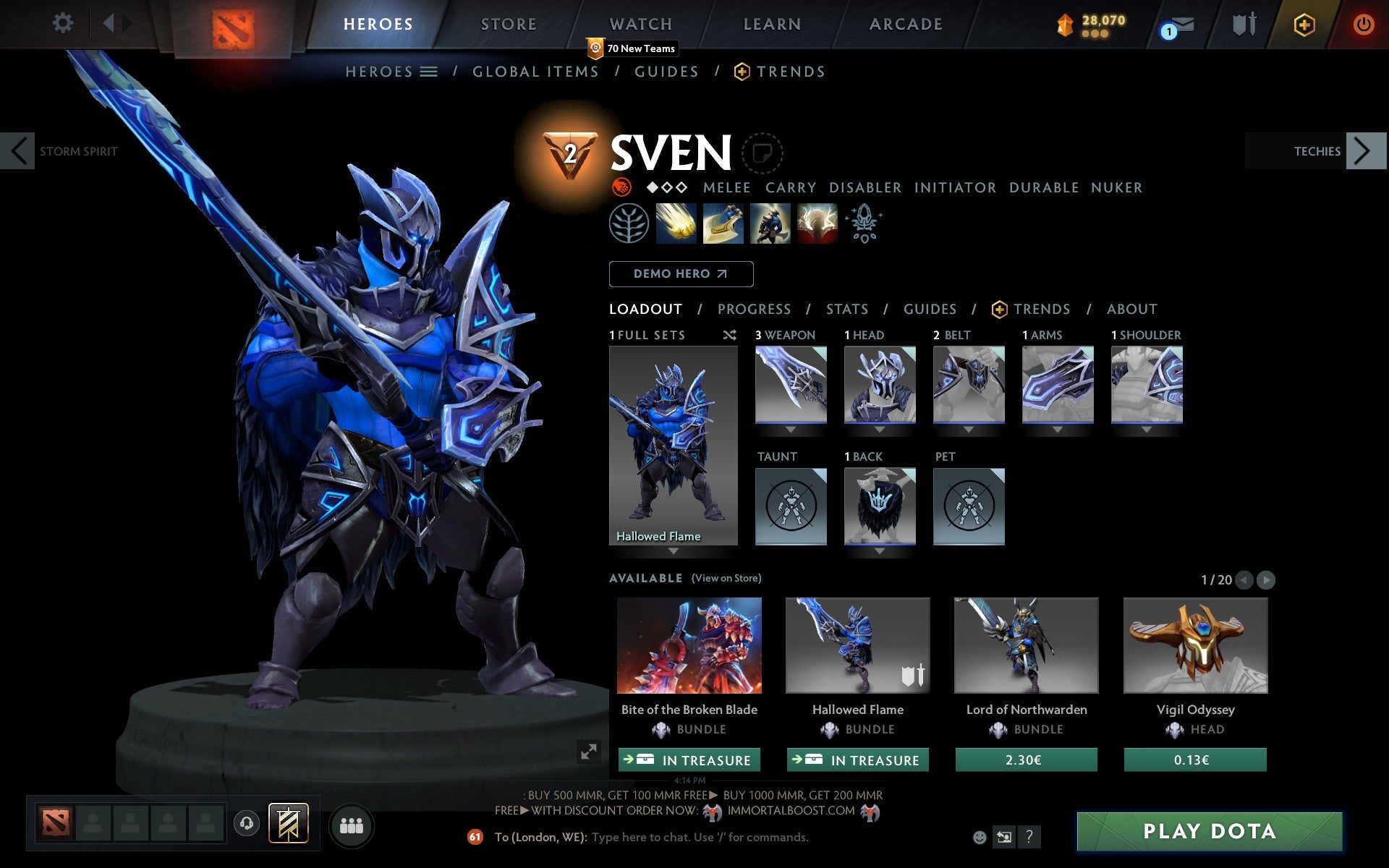
Task: Expand the Weapon slot dropdown arrow
Action: point(791,428)
